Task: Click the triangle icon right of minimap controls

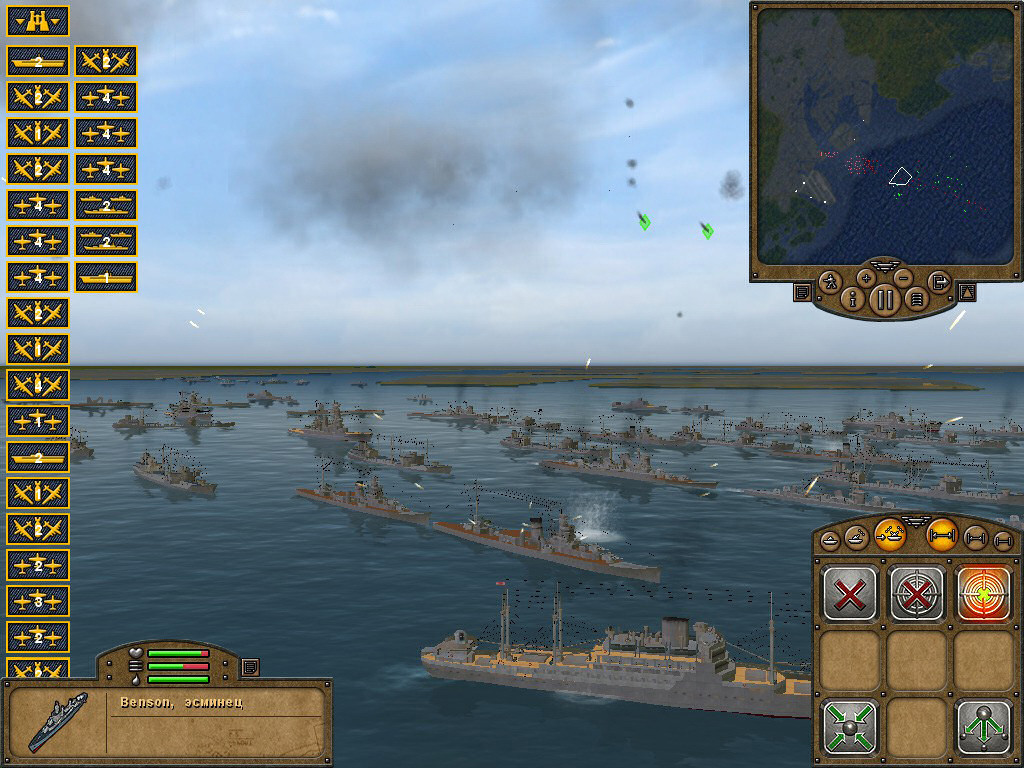Action: click(966, 292)
